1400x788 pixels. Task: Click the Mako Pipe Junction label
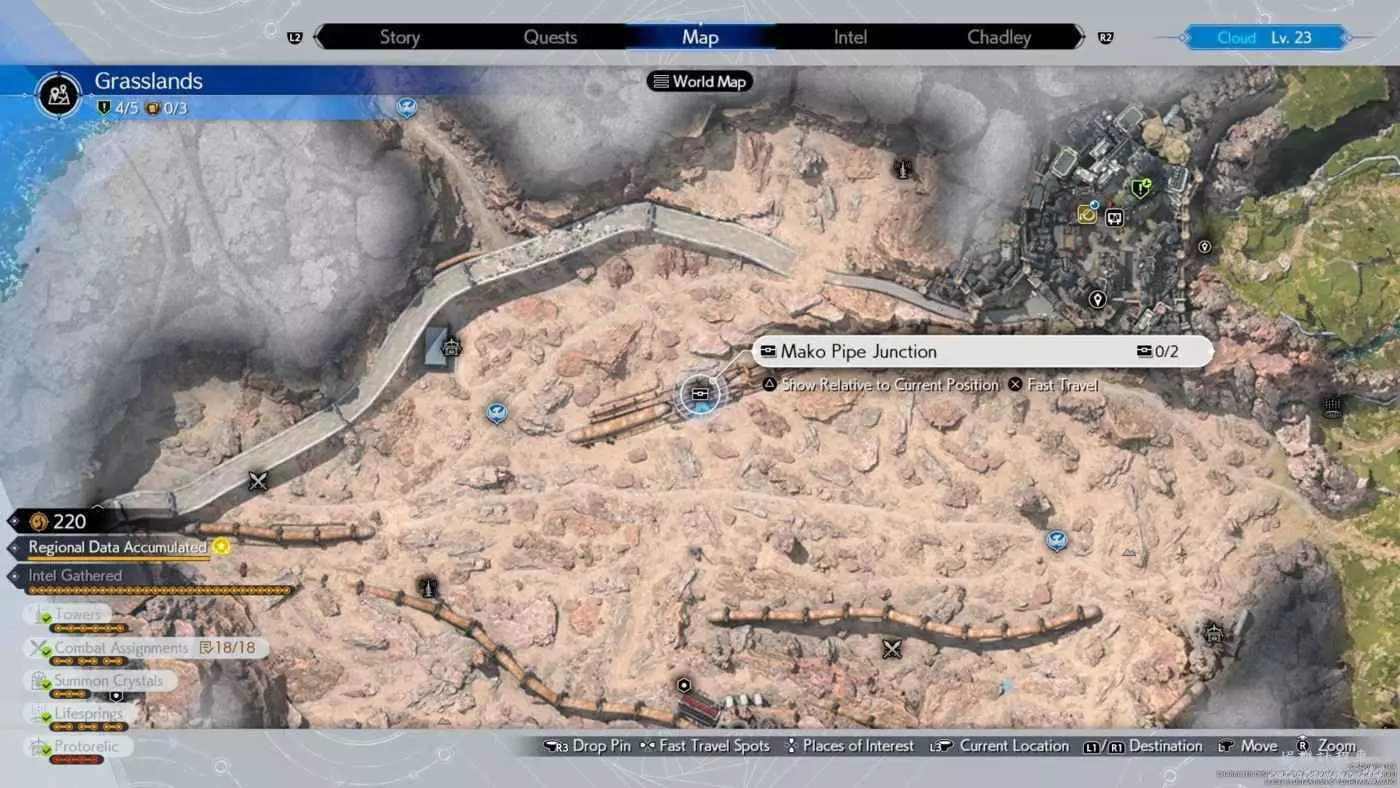click(x=858, y=352)
